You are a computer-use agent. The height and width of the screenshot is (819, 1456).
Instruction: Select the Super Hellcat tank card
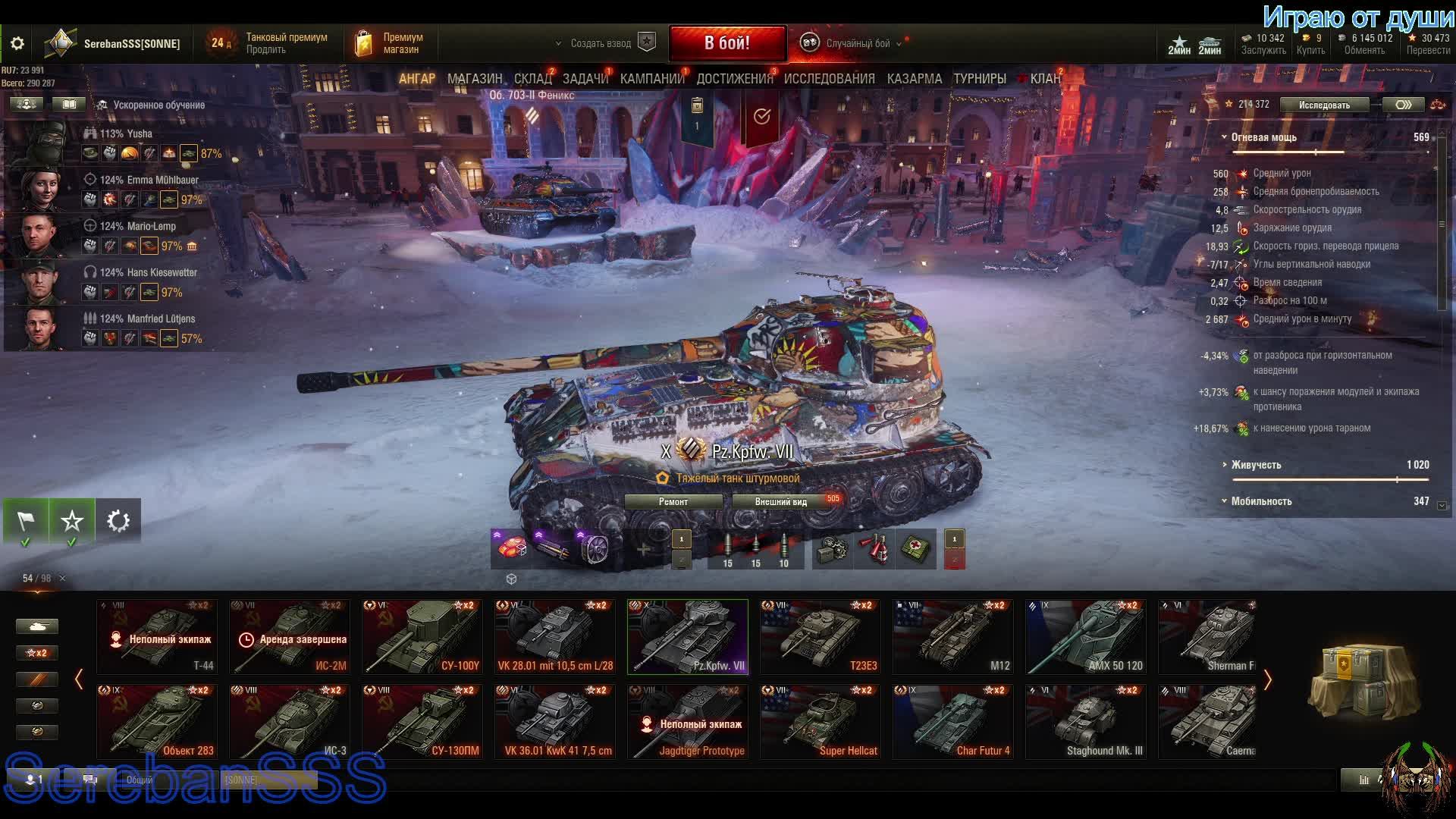coord(821,721)
